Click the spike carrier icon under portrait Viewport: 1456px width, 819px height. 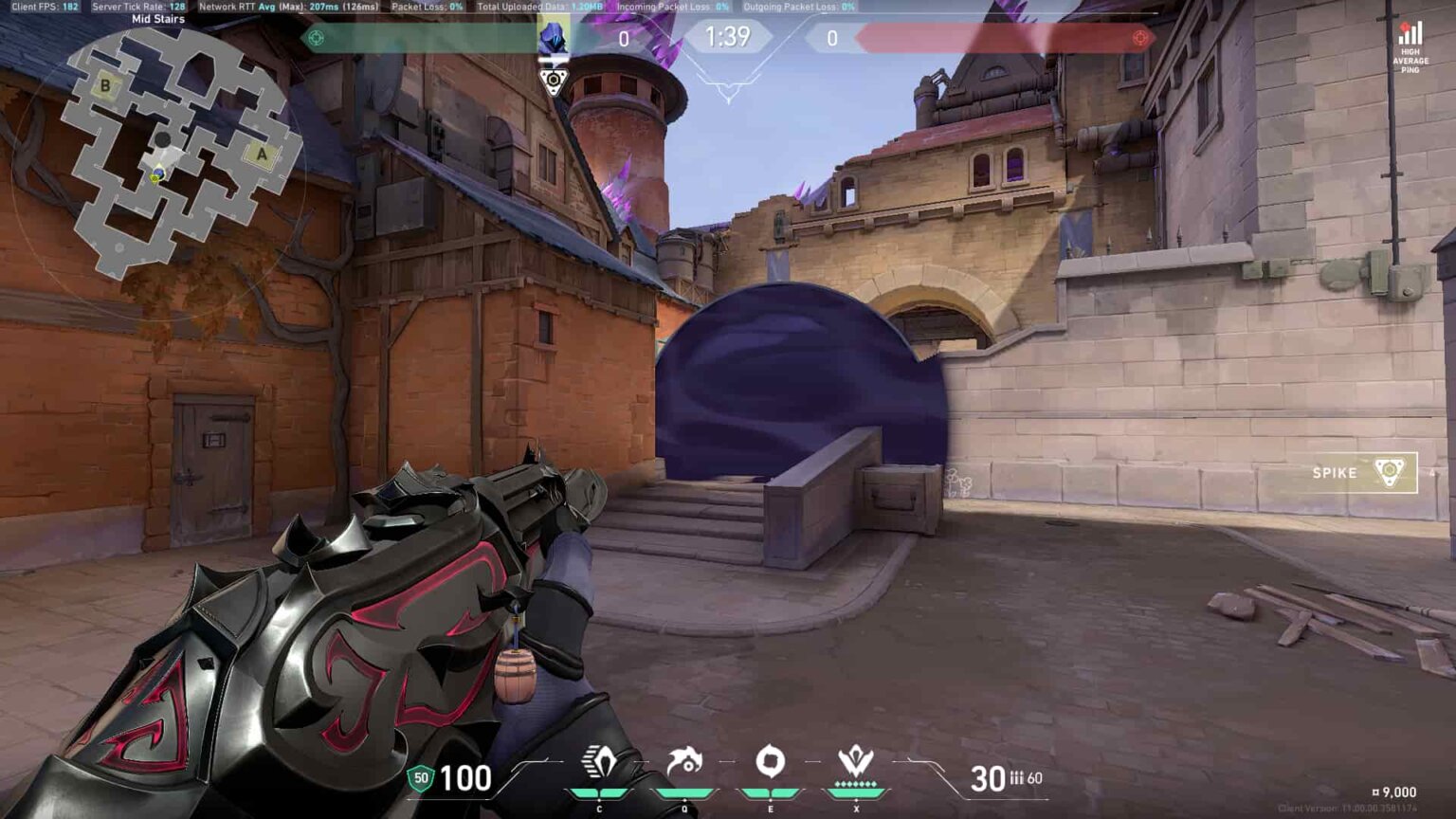[x=553, y=81]
